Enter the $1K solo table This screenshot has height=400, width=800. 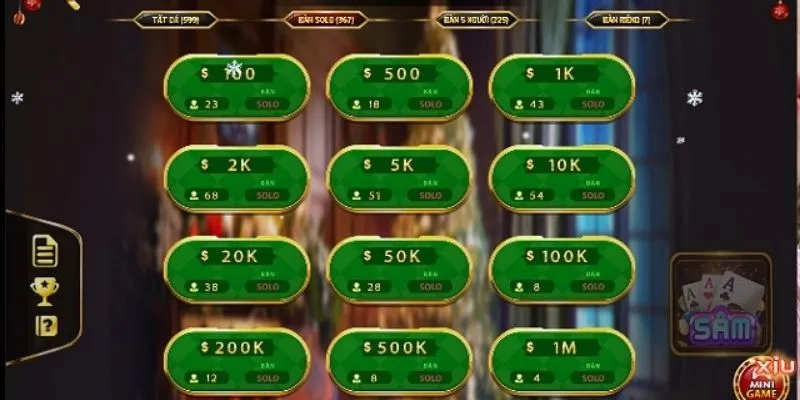(x=562, y=87)
